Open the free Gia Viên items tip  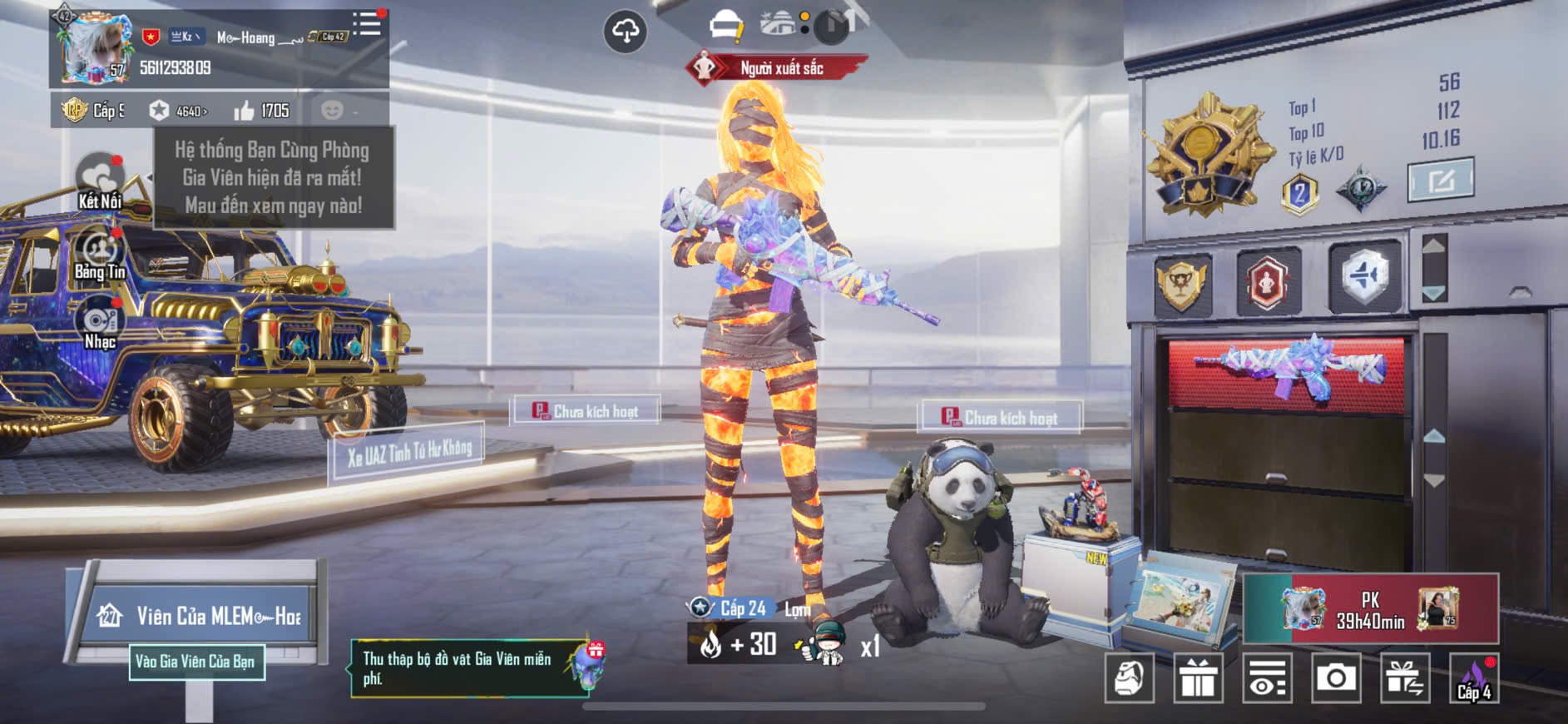coord(466,668)
